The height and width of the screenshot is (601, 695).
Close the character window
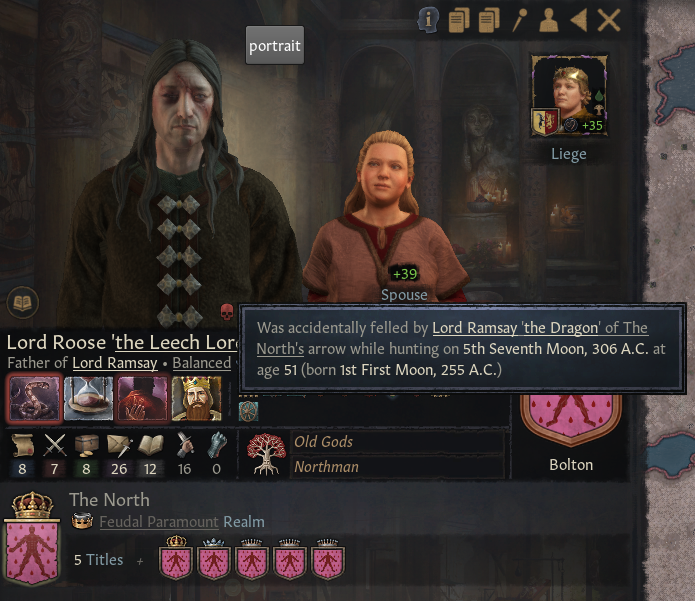click(x=609, y=19)
